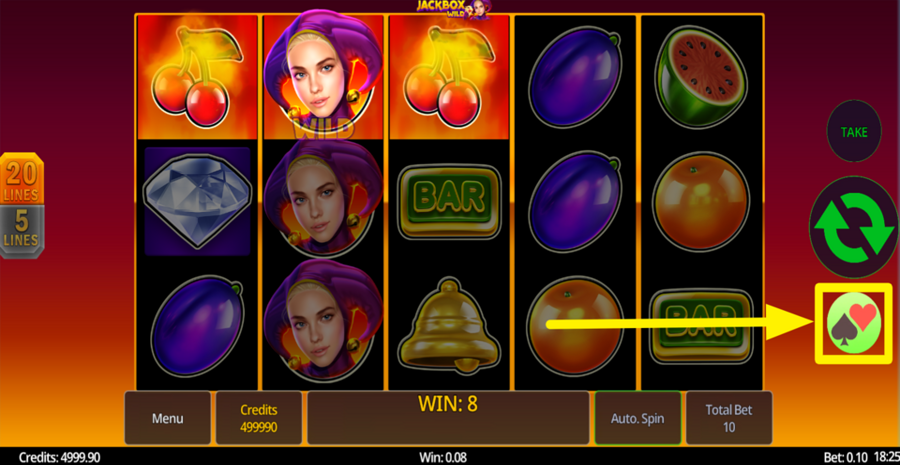This screenshot has width=900, height=465.
Task: Open the Menu button
Action: coord(167,418)
